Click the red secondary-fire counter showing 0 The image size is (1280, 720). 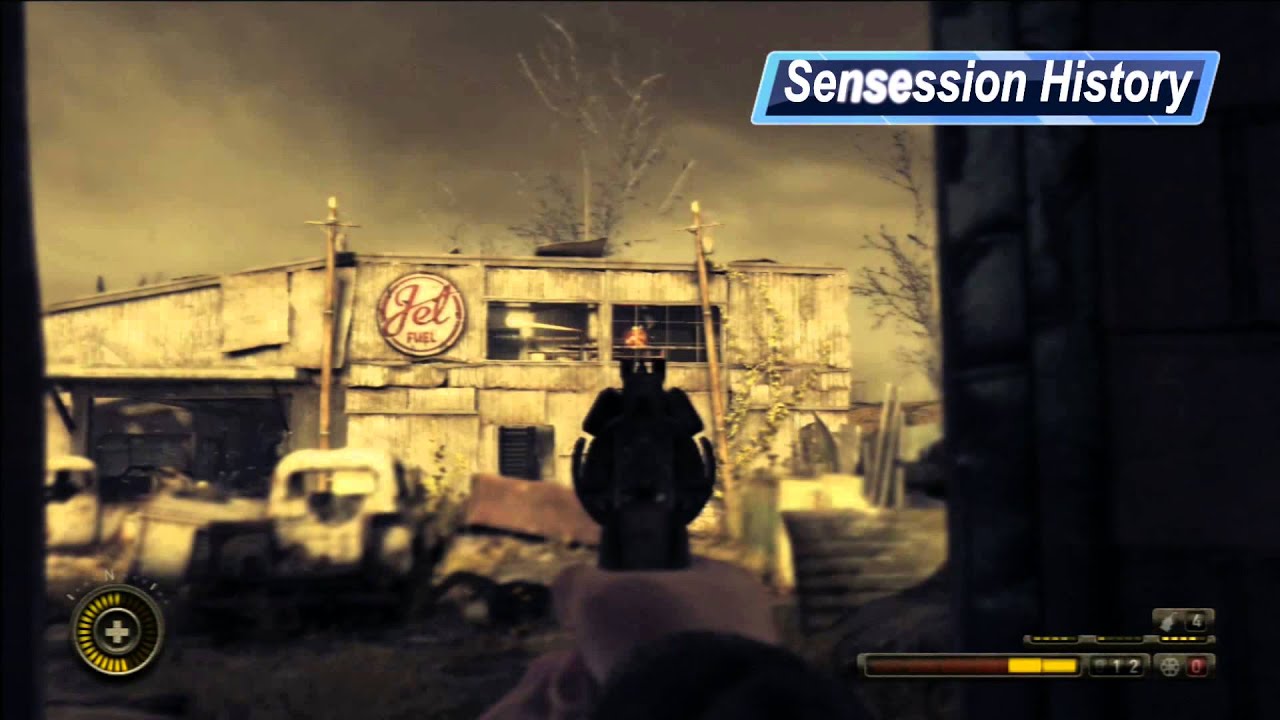1197,667
